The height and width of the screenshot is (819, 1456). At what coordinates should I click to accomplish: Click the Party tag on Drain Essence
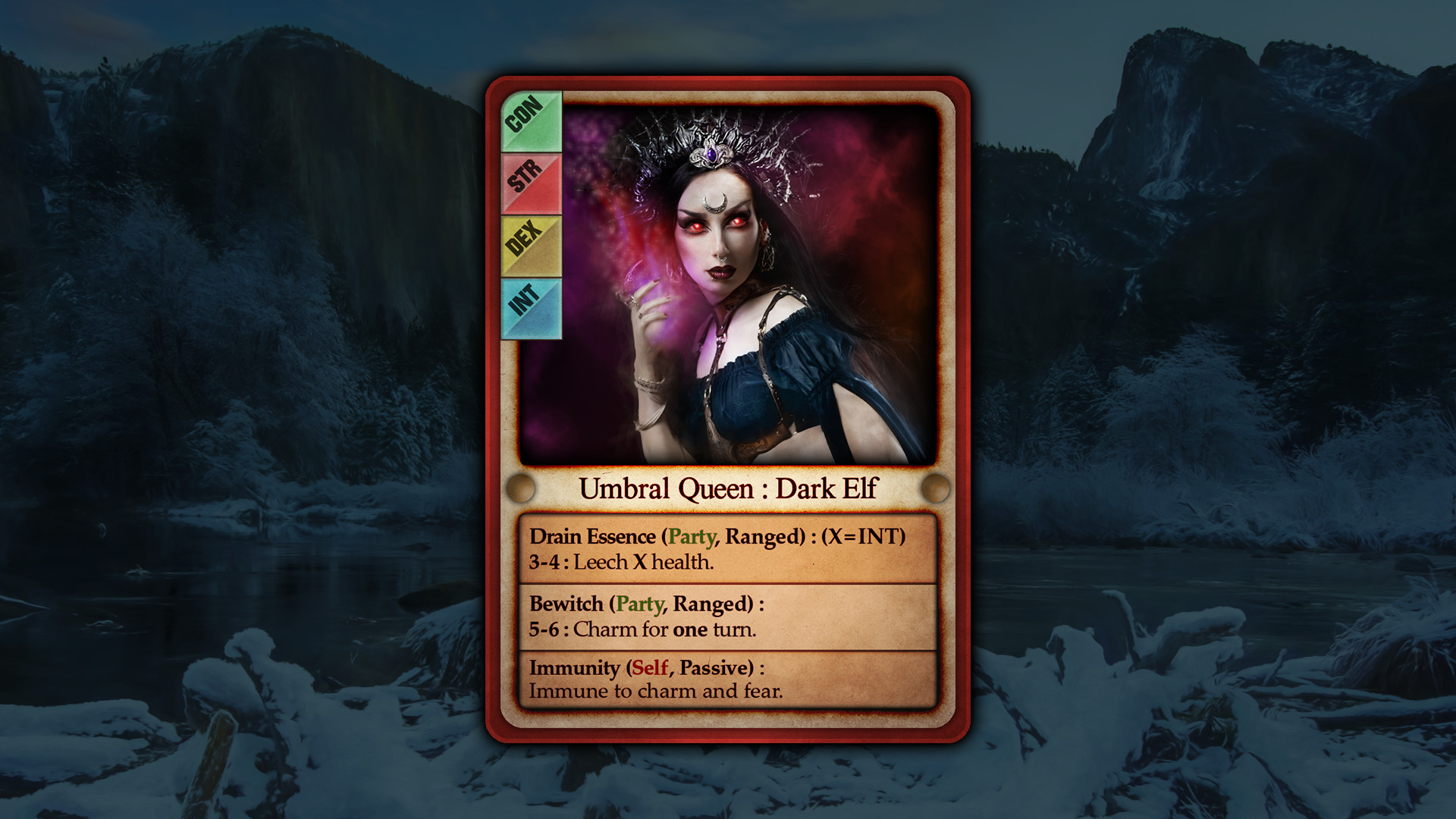point(691,537)
